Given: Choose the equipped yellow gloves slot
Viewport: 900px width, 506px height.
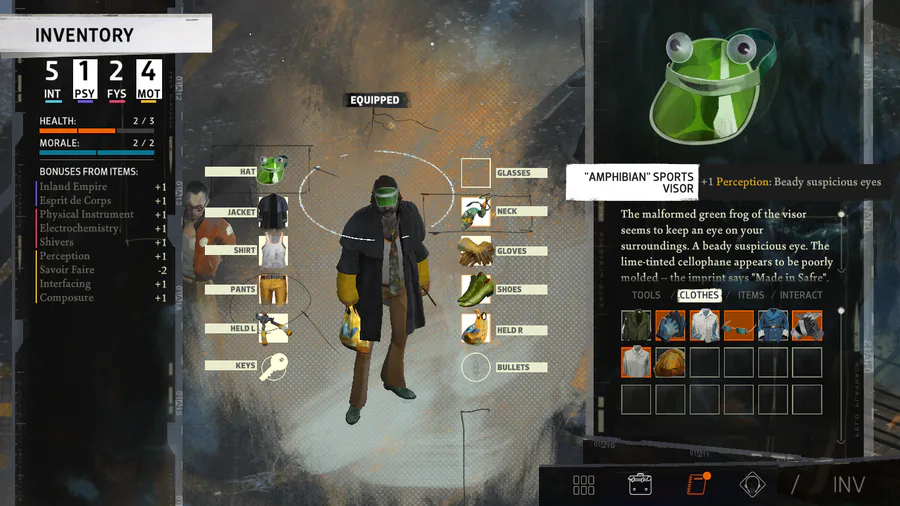Looking at the screenshot, I should point(476,251).
